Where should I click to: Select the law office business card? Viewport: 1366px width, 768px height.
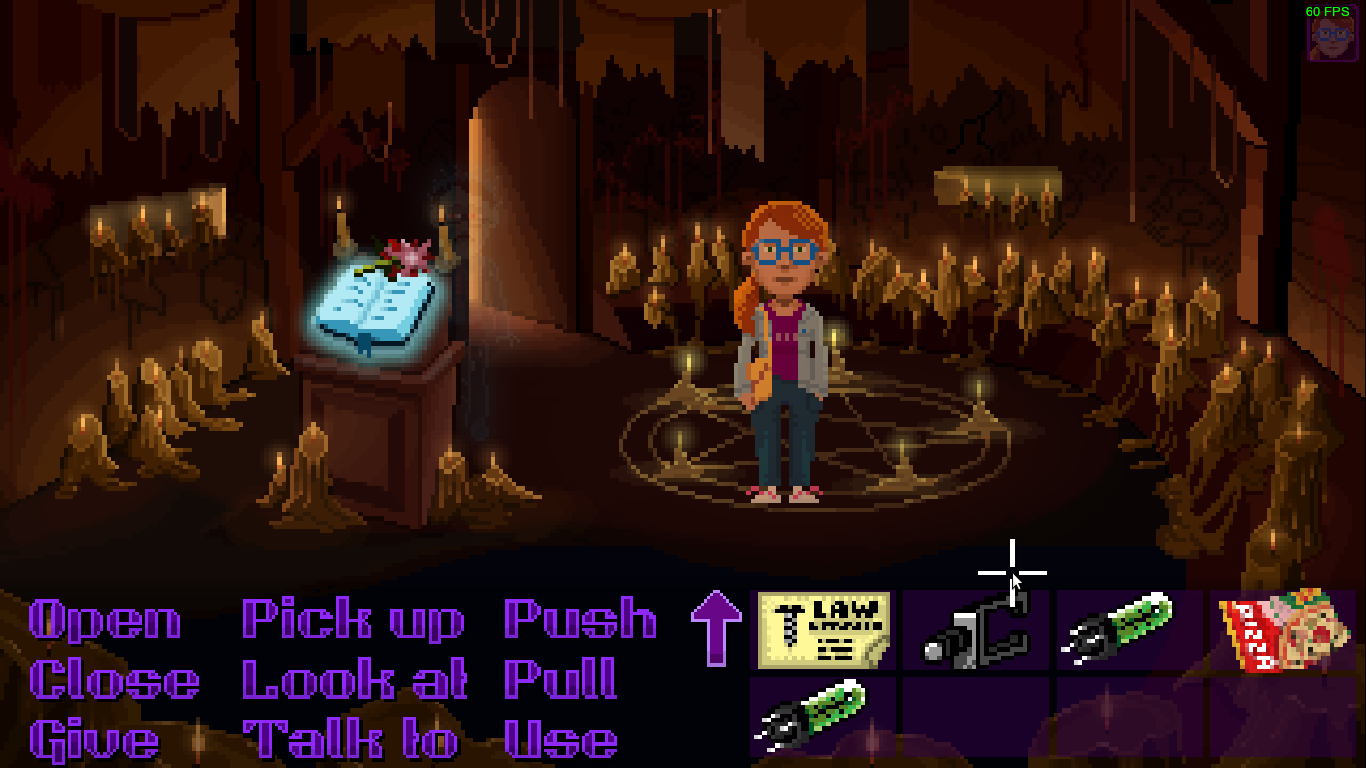click(824, 629)
